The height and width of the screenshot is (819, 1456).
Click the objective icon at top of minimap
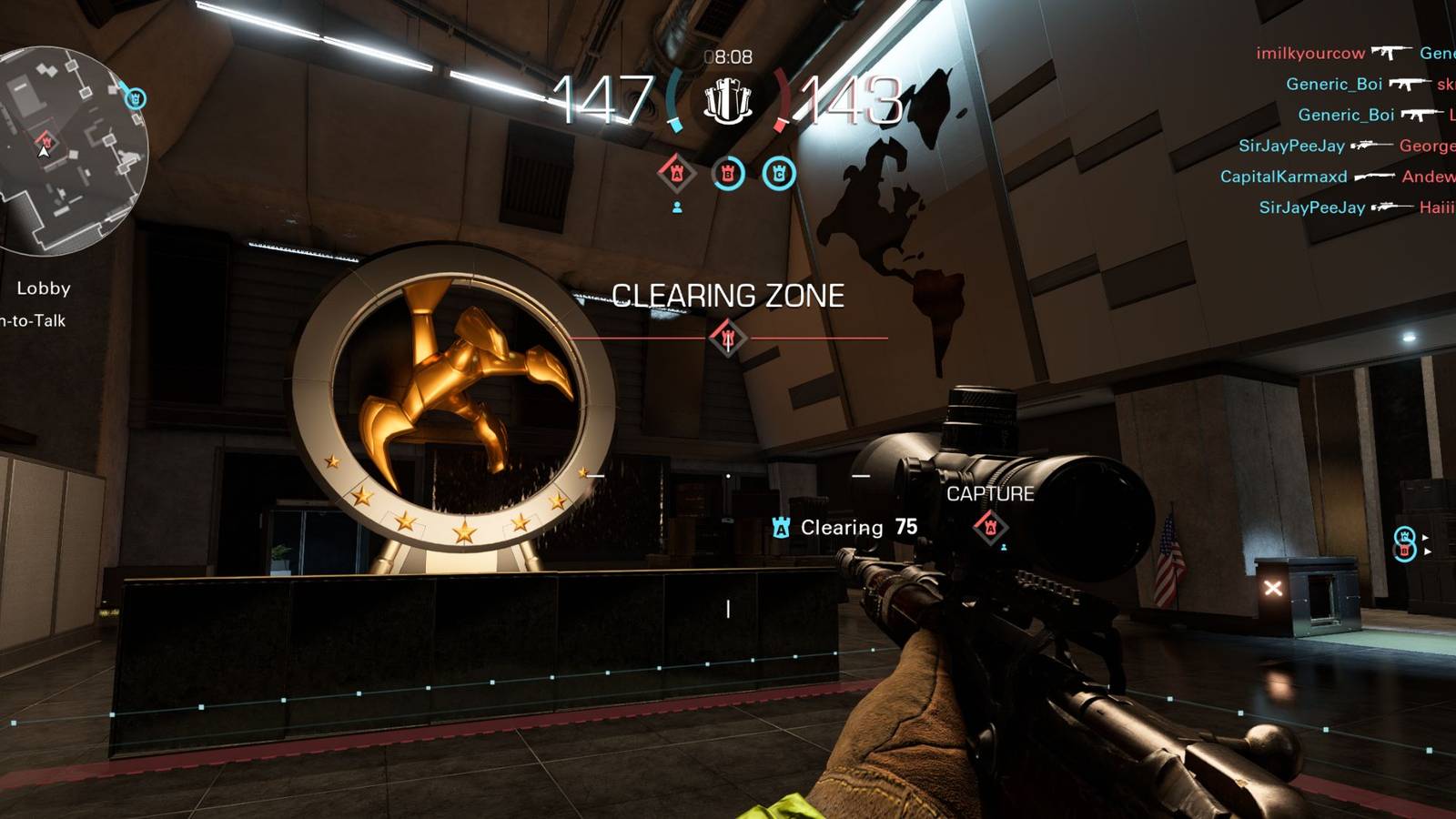[x=135, y=98]
